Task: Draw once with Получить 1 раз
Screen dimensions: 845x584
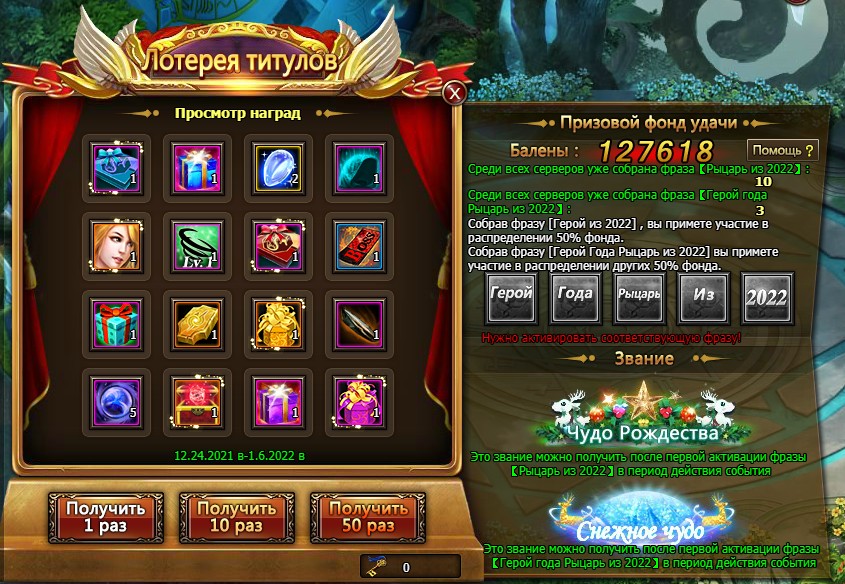Action: (98, 516)
